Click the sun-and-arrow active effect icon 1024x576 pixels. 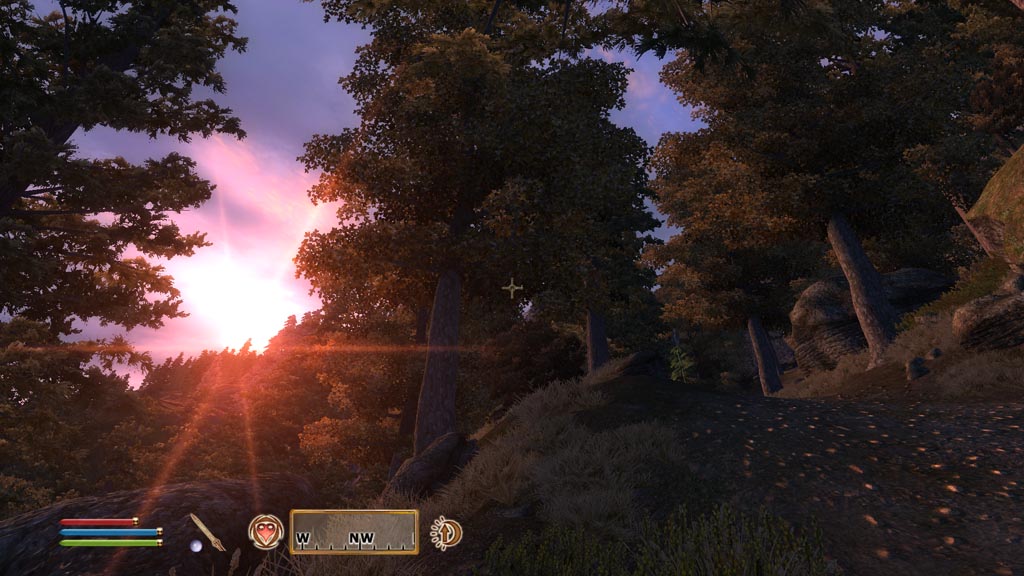(446, 533)
